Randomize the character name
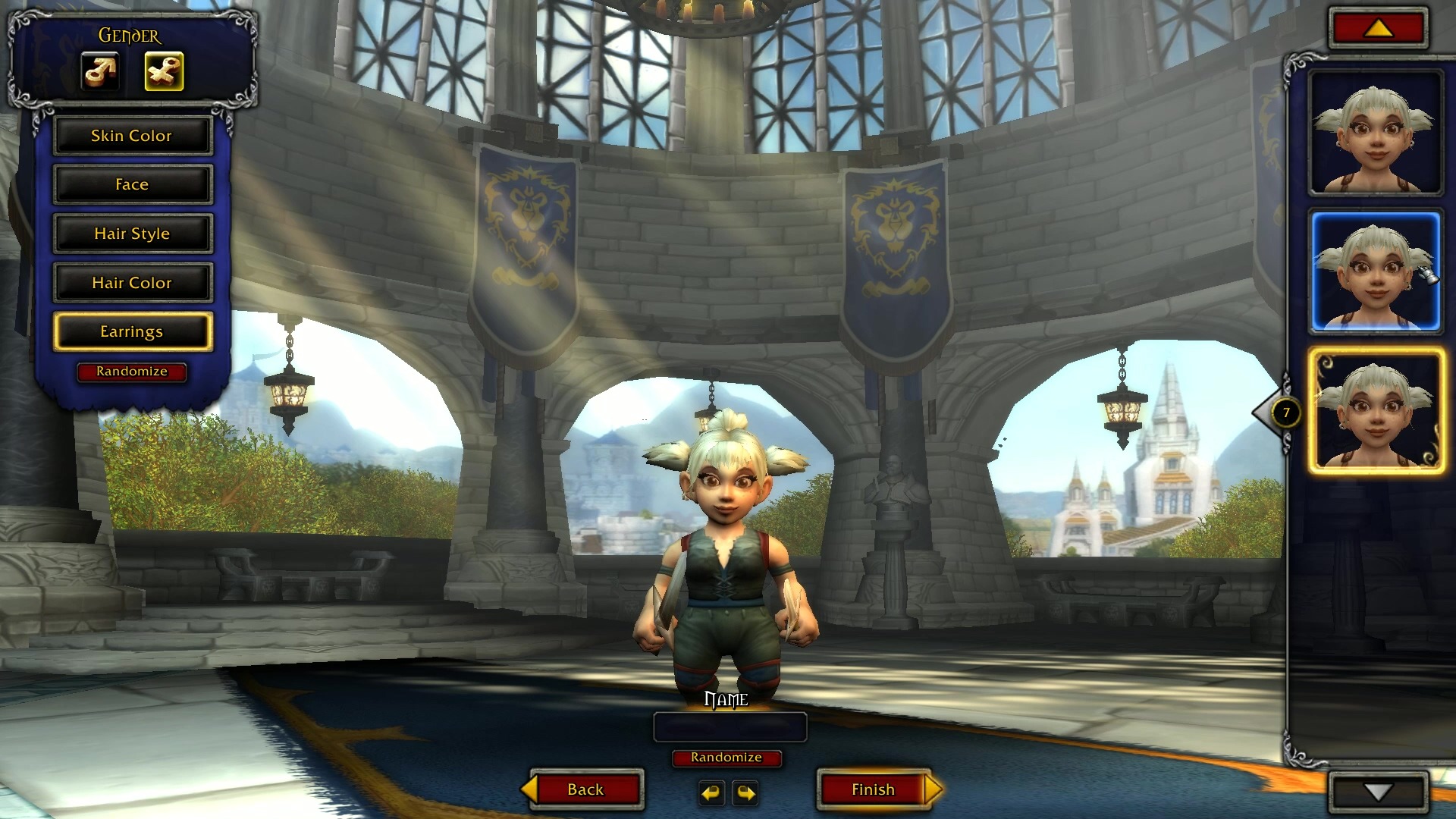The width and height of the screenshot is (1456, 819). pos(726,758)
